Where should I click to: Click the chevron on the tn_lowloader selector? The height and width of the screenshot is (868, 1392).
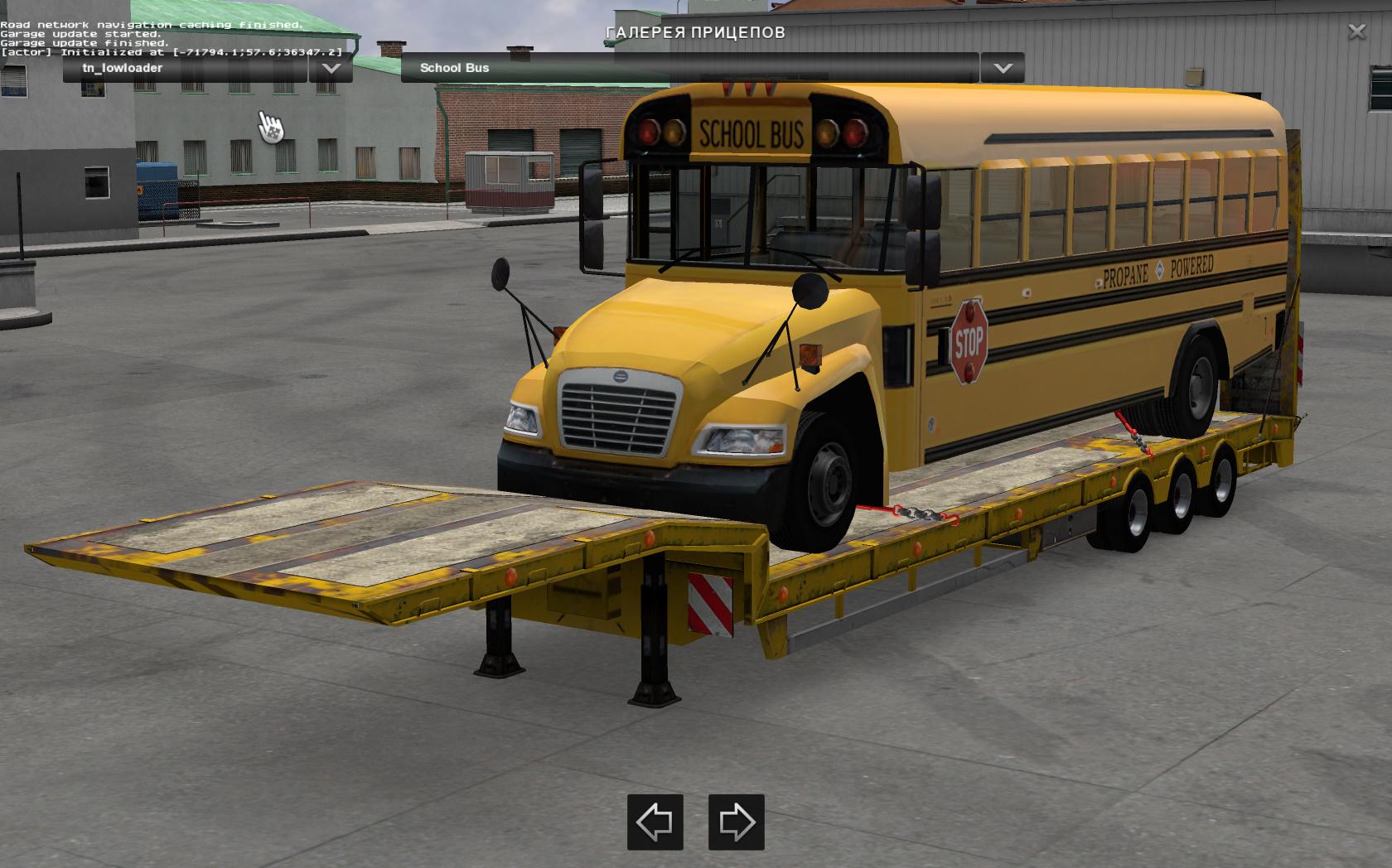coord(331,68)
